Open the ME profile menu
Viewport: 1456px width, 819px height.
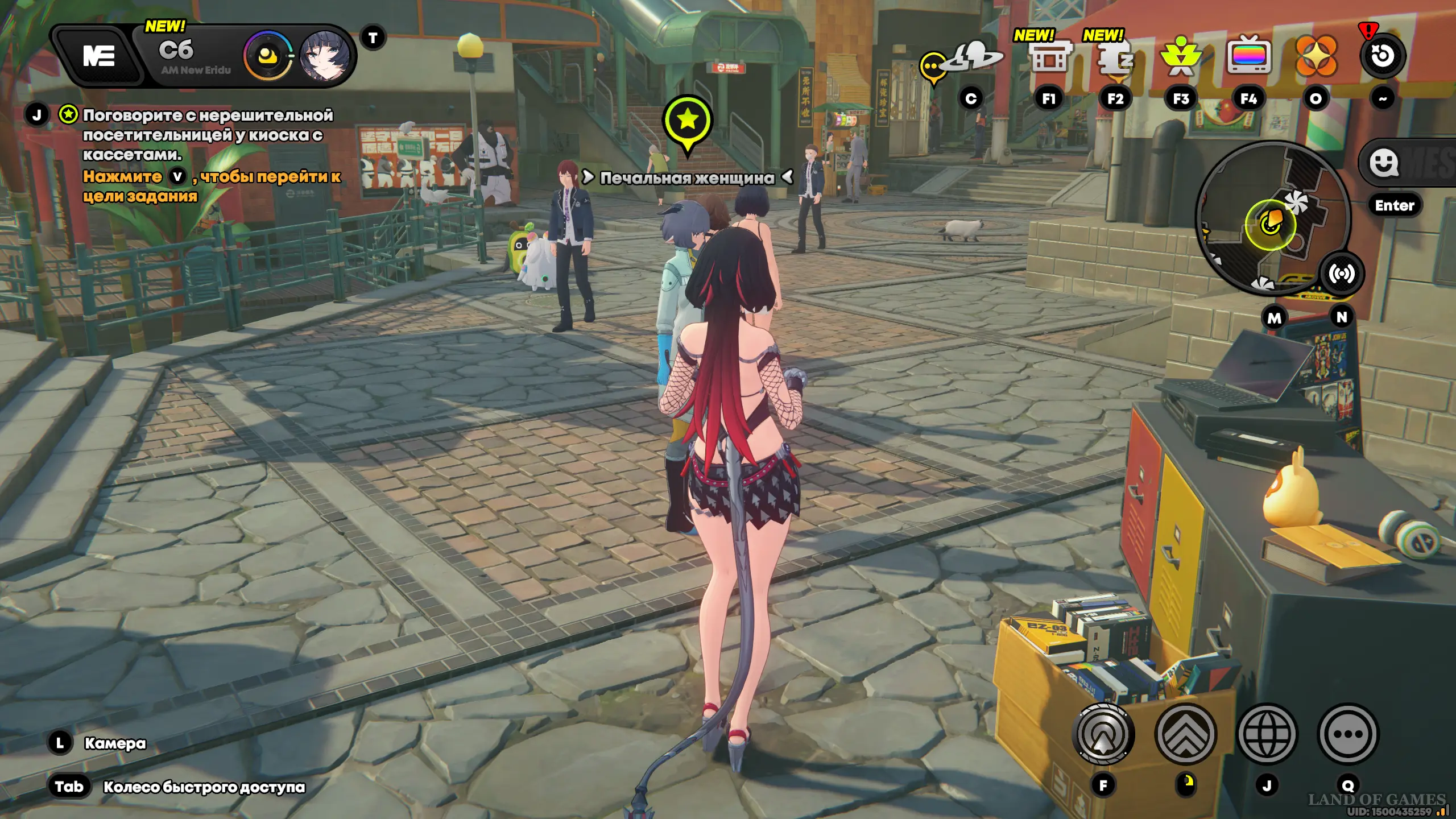tap(98, 56)
